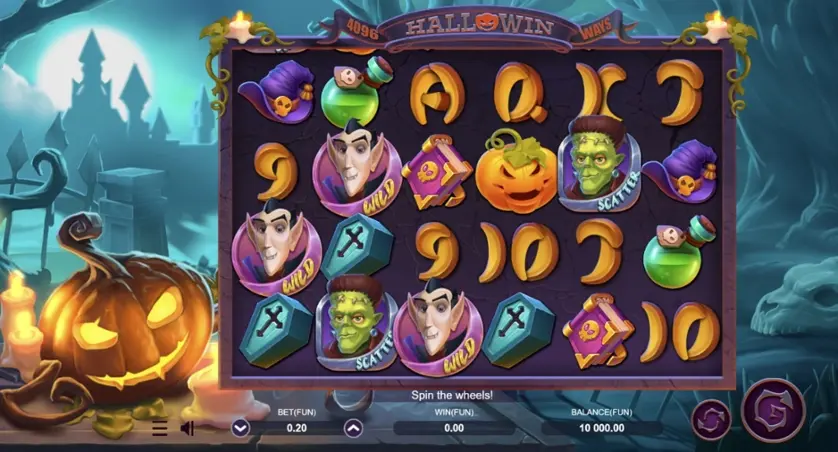838x452 pixels.
Task: Increase the bet amount
Action: [x=353, y=428]
